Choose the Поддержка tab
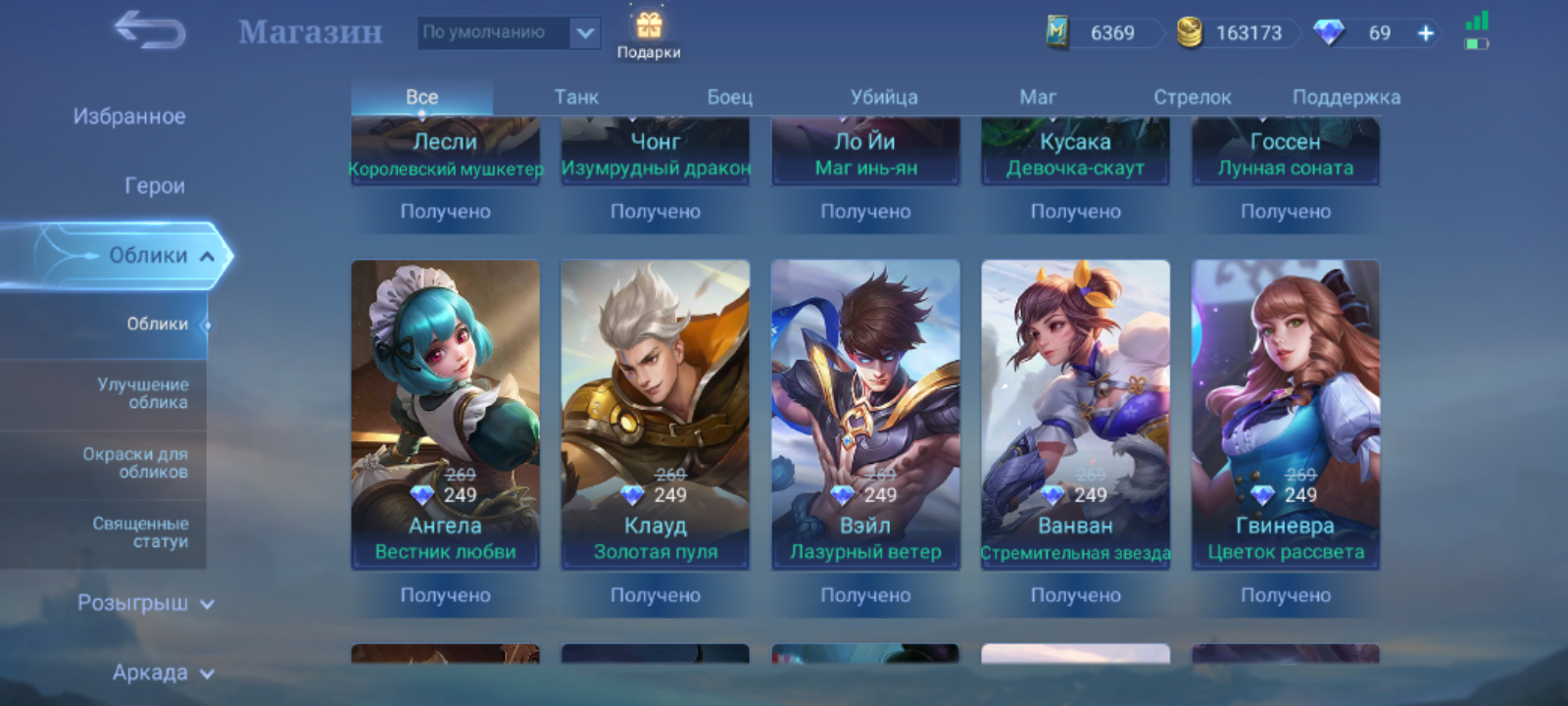Screen dimensions: 1568x706 [1346, 97]
